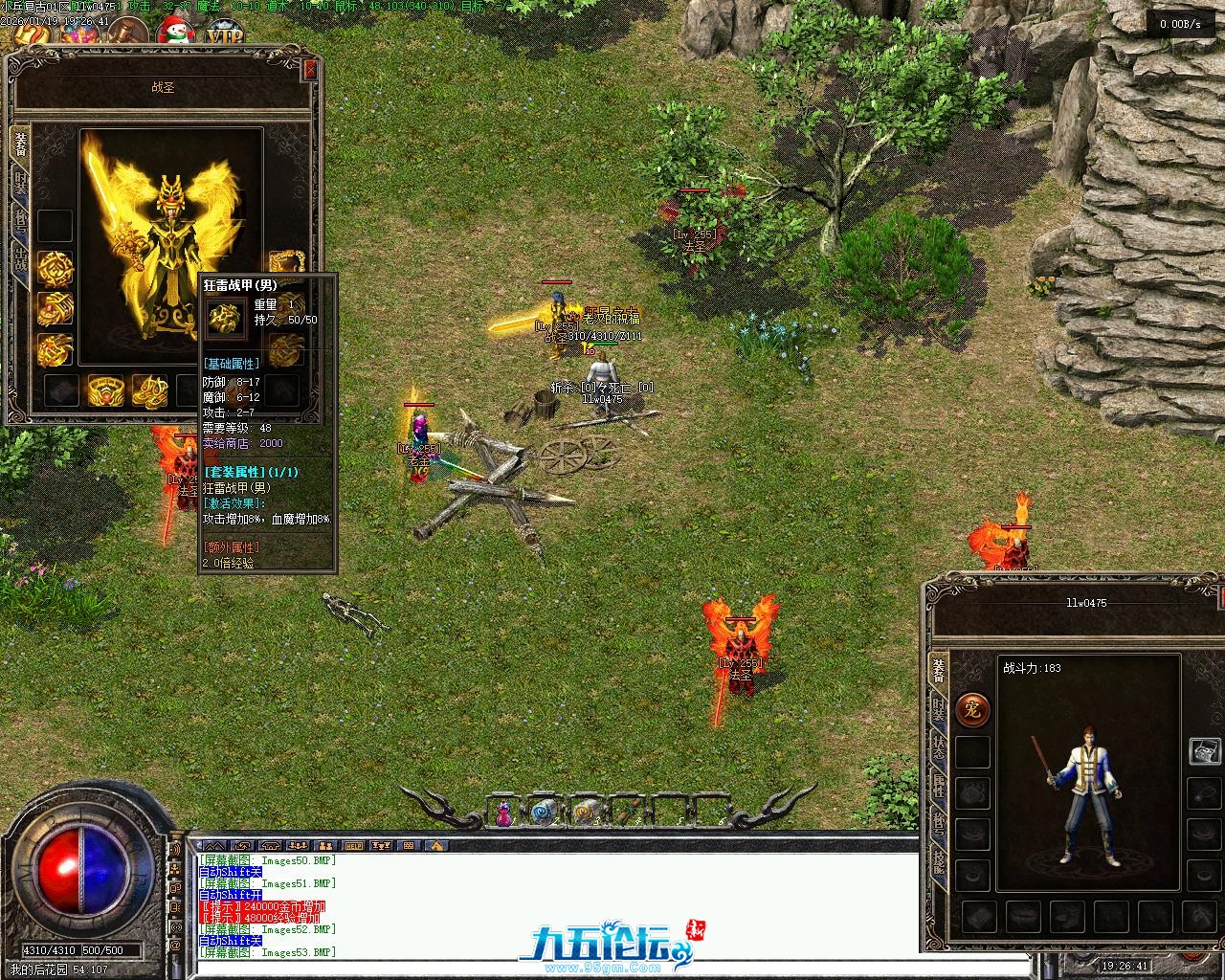The width and height of the screenshot is (1225, 980).
Task: Switch to the 属性 tab in llw0475 panel
Action: pyautogui.click(x=939, y=790)
